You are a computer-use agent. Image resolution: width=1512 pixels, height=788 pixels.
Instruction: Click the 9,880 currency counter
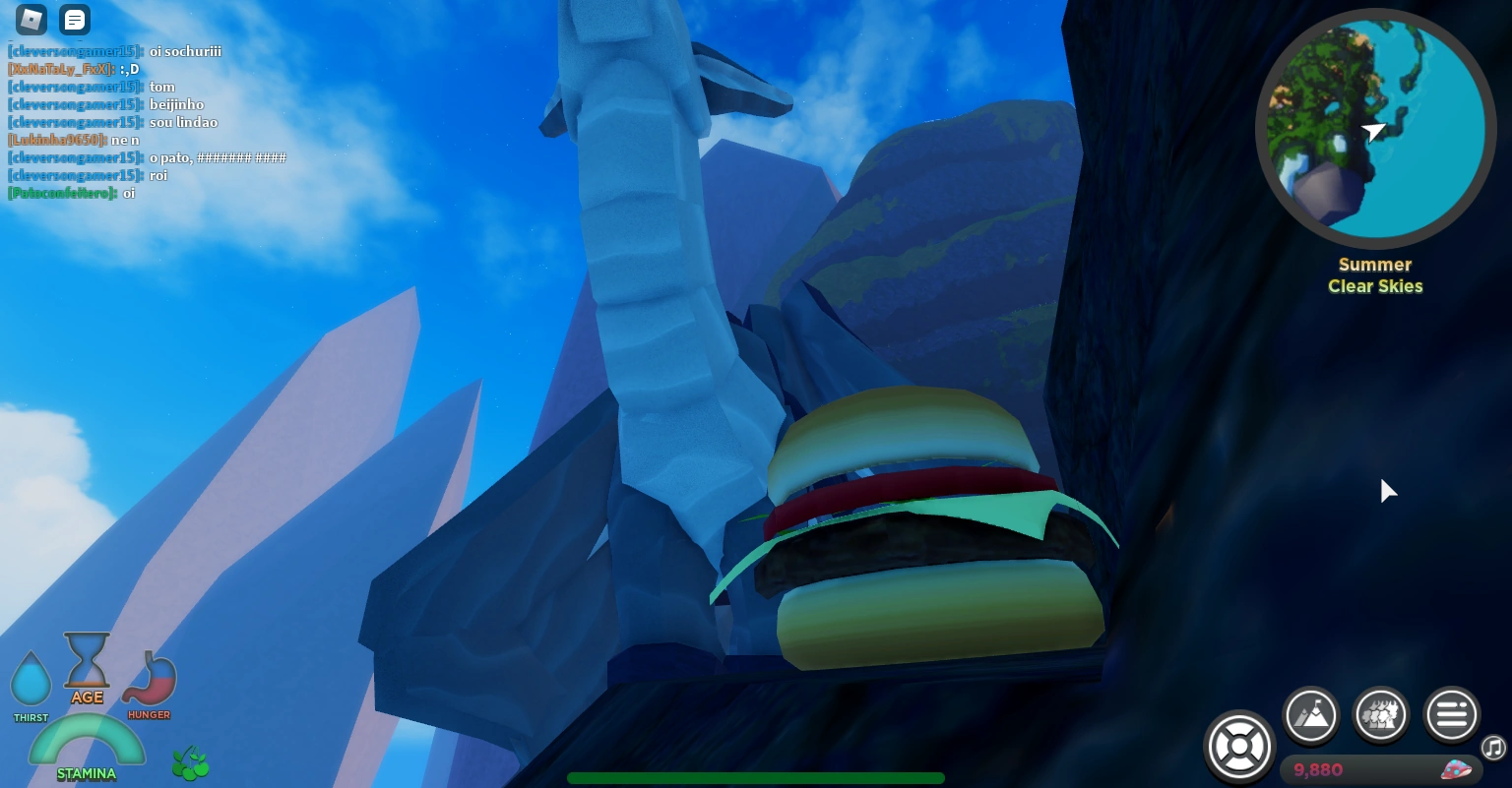coord(1319,770)
